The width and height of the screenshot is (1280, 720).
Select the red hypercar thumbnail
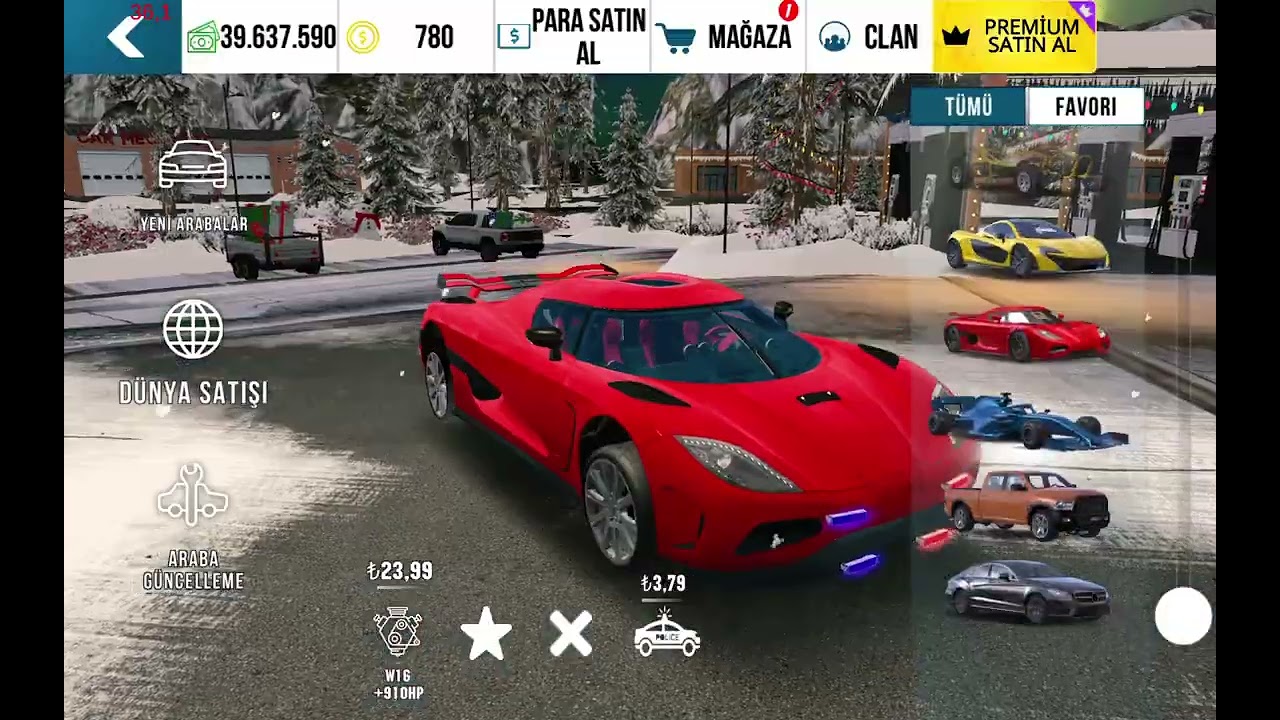[1026, 334]
